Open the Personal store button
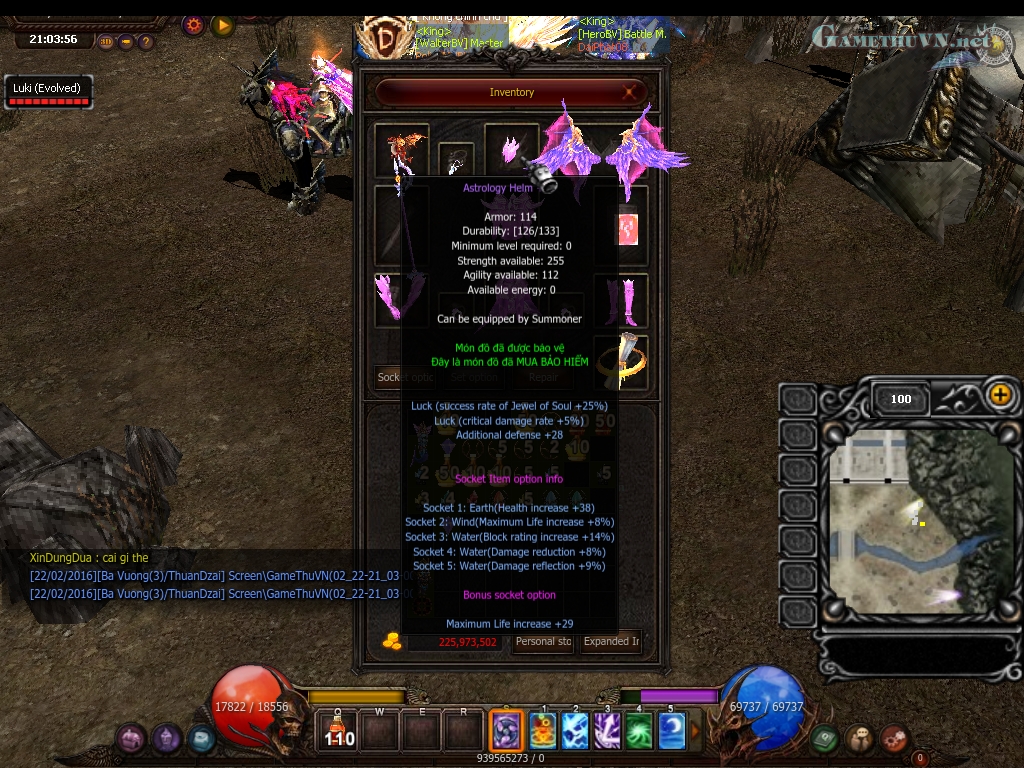 pos(543,642)
